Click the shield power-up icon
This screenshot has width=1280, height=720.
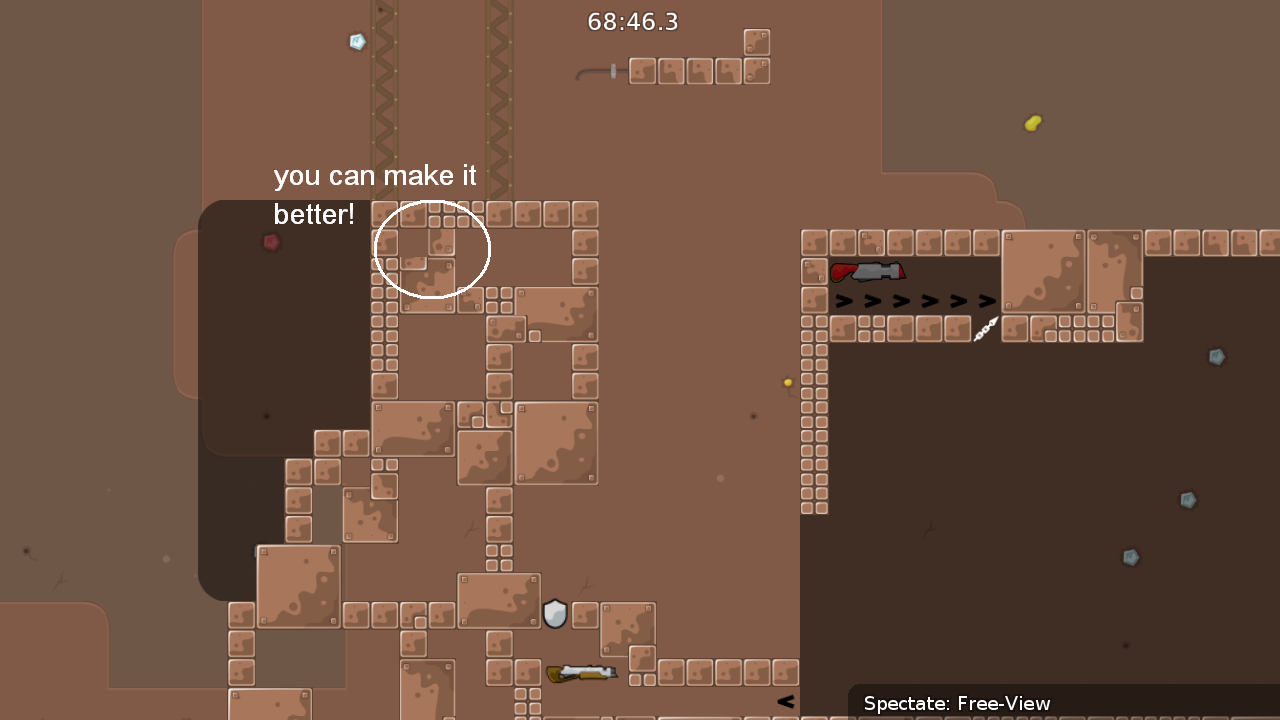(556, 614)
